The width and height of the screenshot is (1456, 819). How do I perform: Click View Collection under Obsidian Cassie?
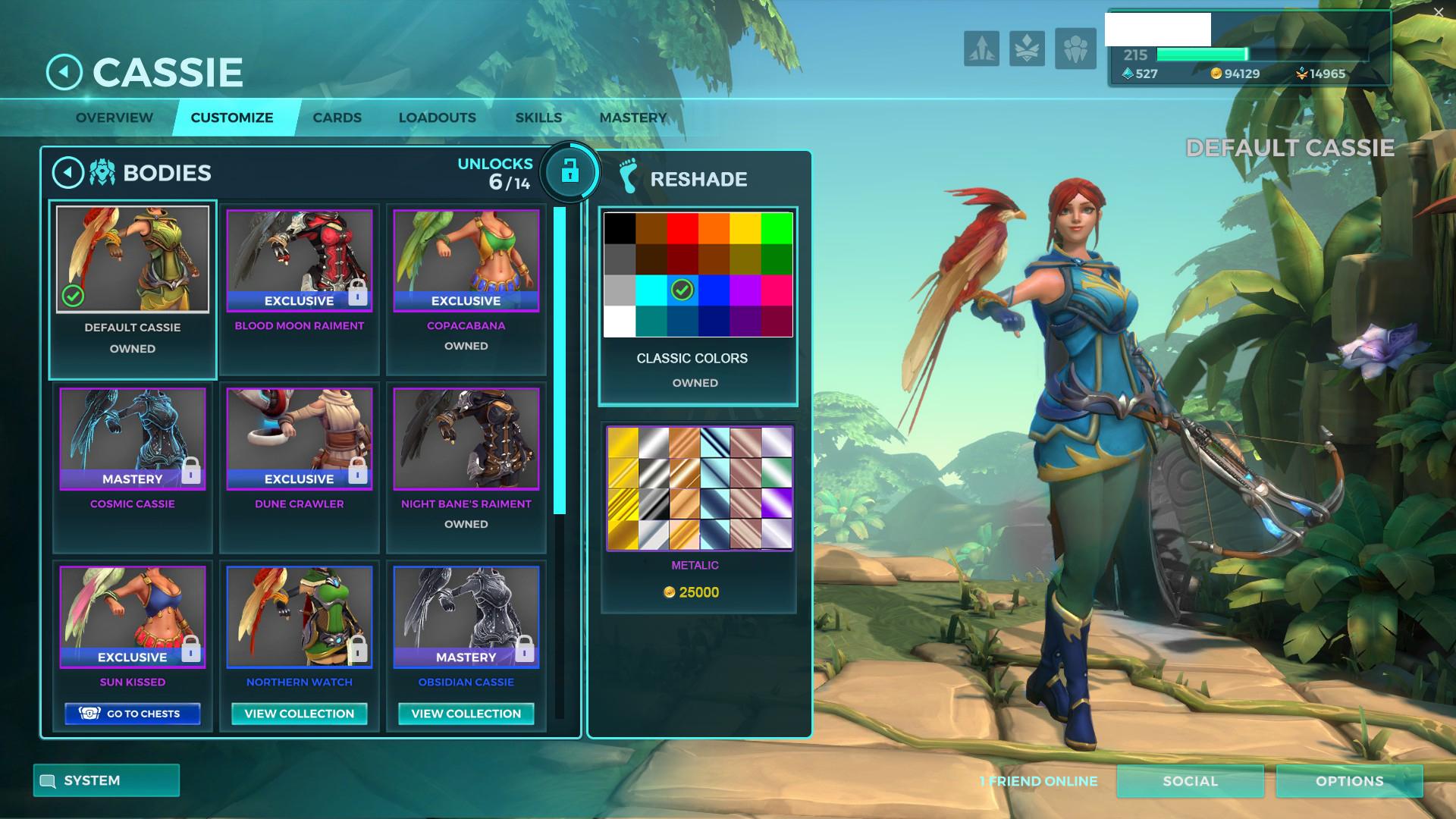coord(466,714)
